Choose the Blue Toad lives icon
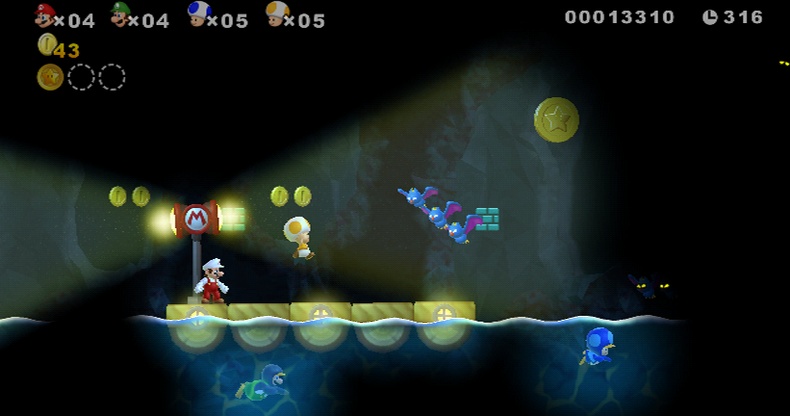Screen dimensions: 790x416 point(199,14)
